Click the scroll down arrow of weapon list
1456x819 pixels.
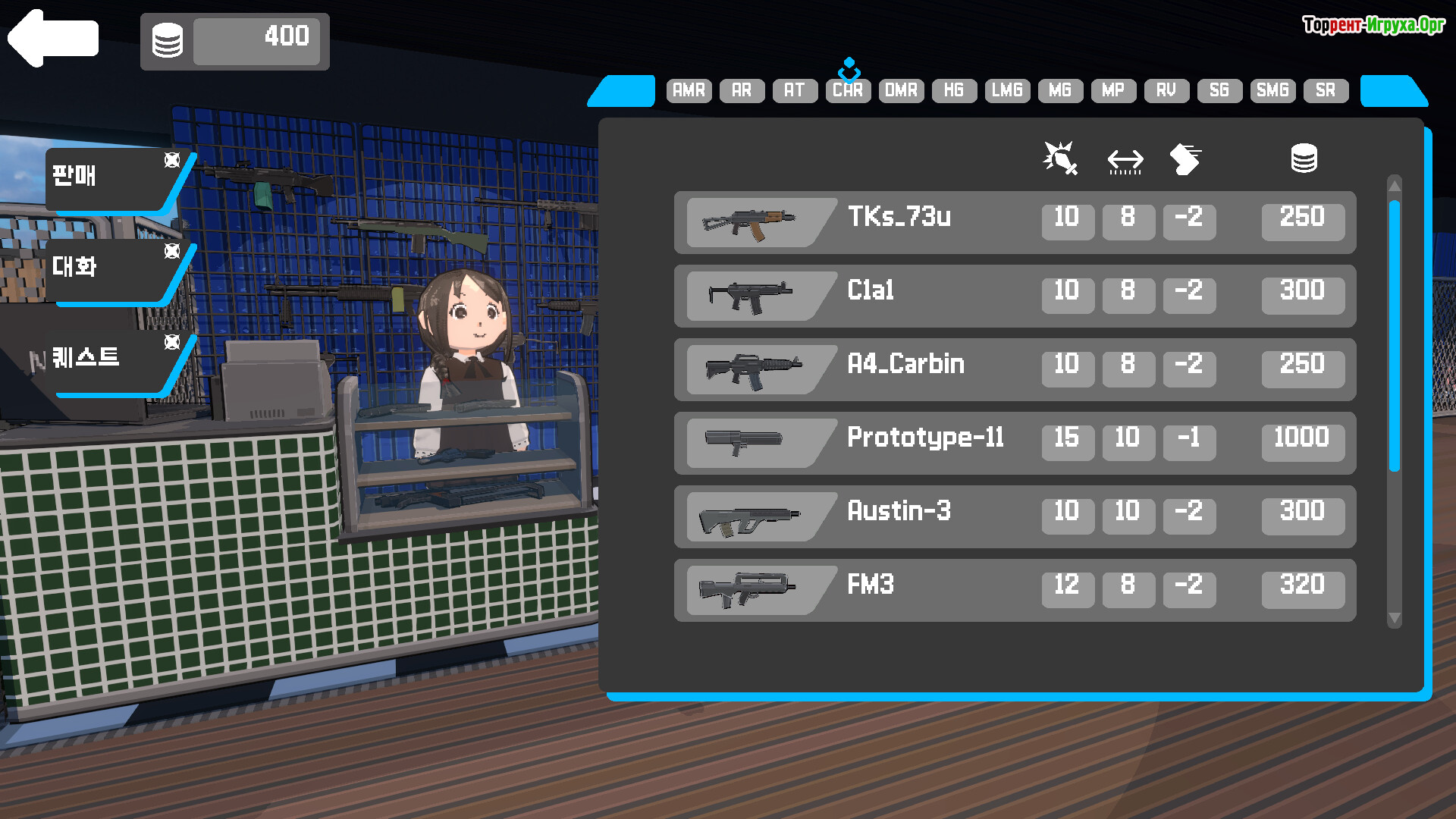click(x=1394, y=619)
